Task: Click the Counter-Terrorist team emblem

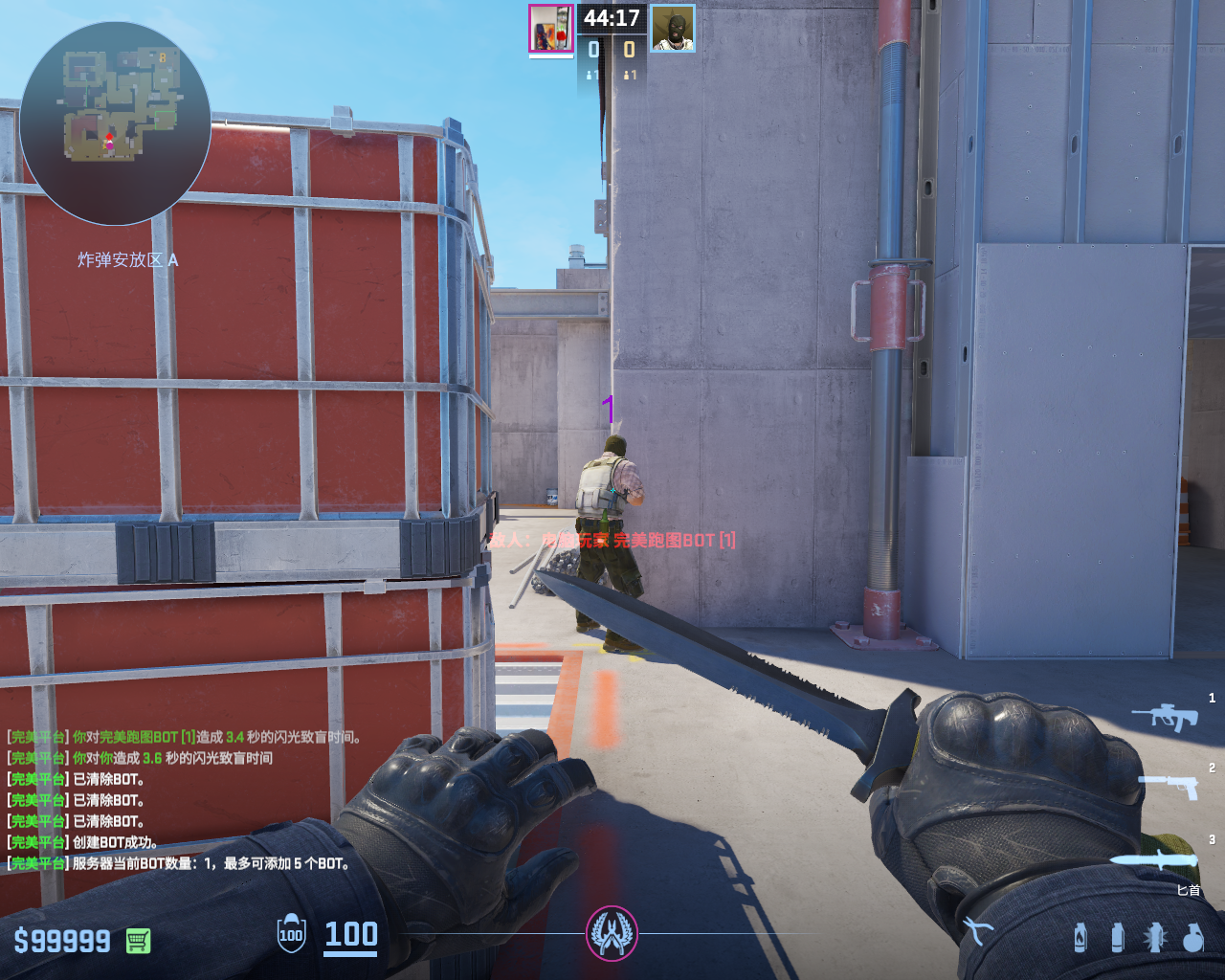Action: [x=612, y=933]
